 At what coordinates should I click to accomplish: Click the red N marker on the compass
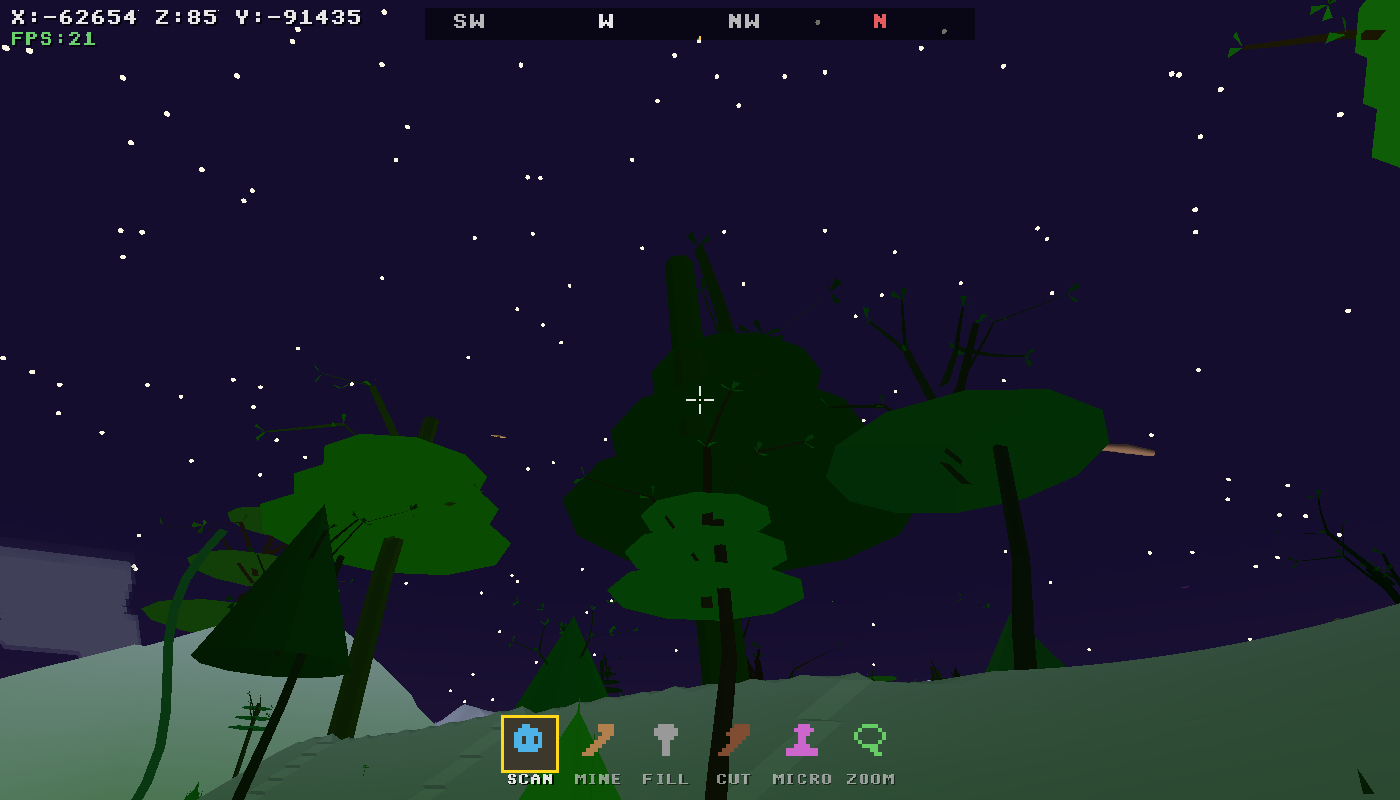[x=878, y=21]
